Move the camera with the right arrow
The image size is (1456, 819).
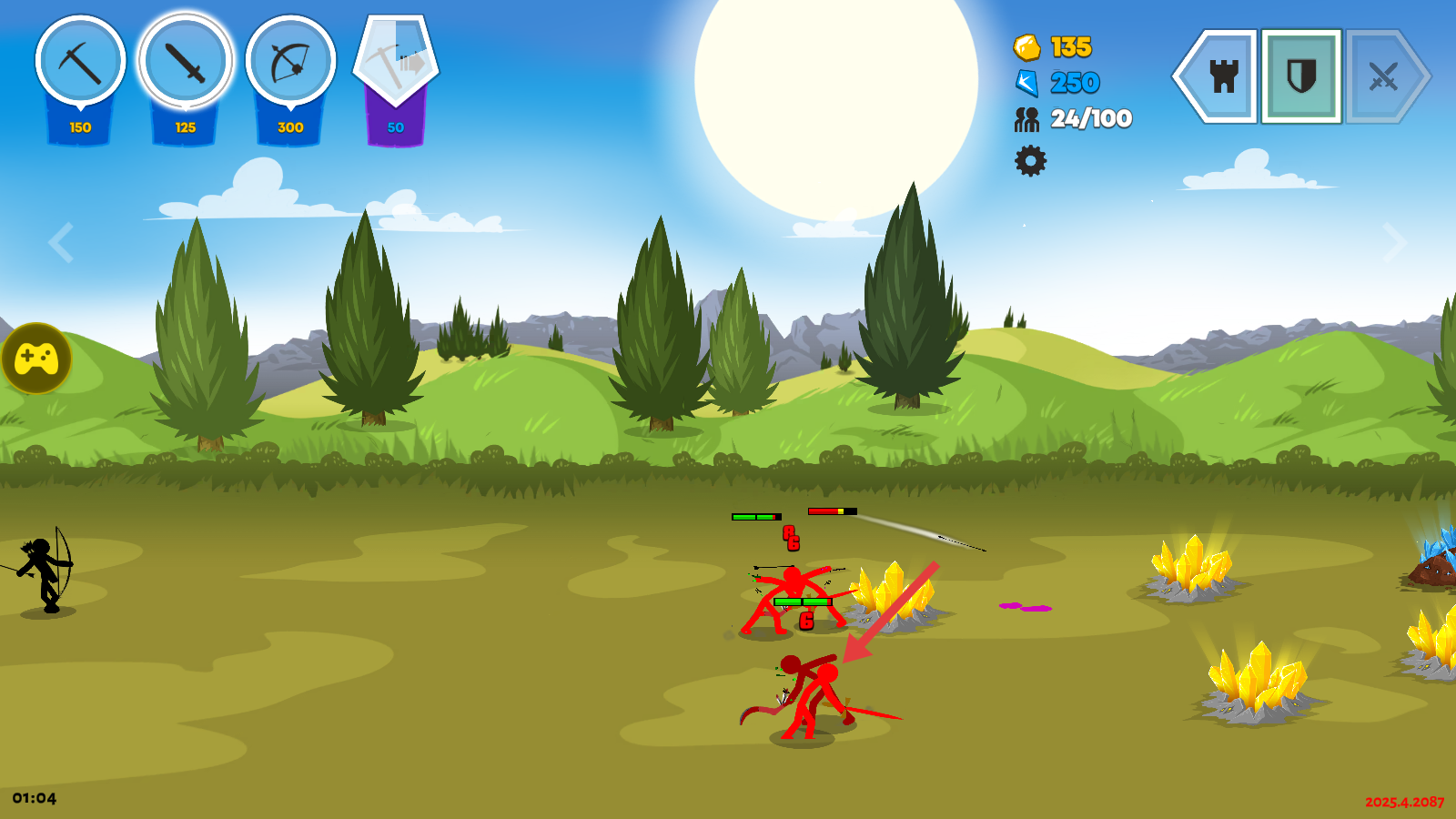coord(1394,242)
